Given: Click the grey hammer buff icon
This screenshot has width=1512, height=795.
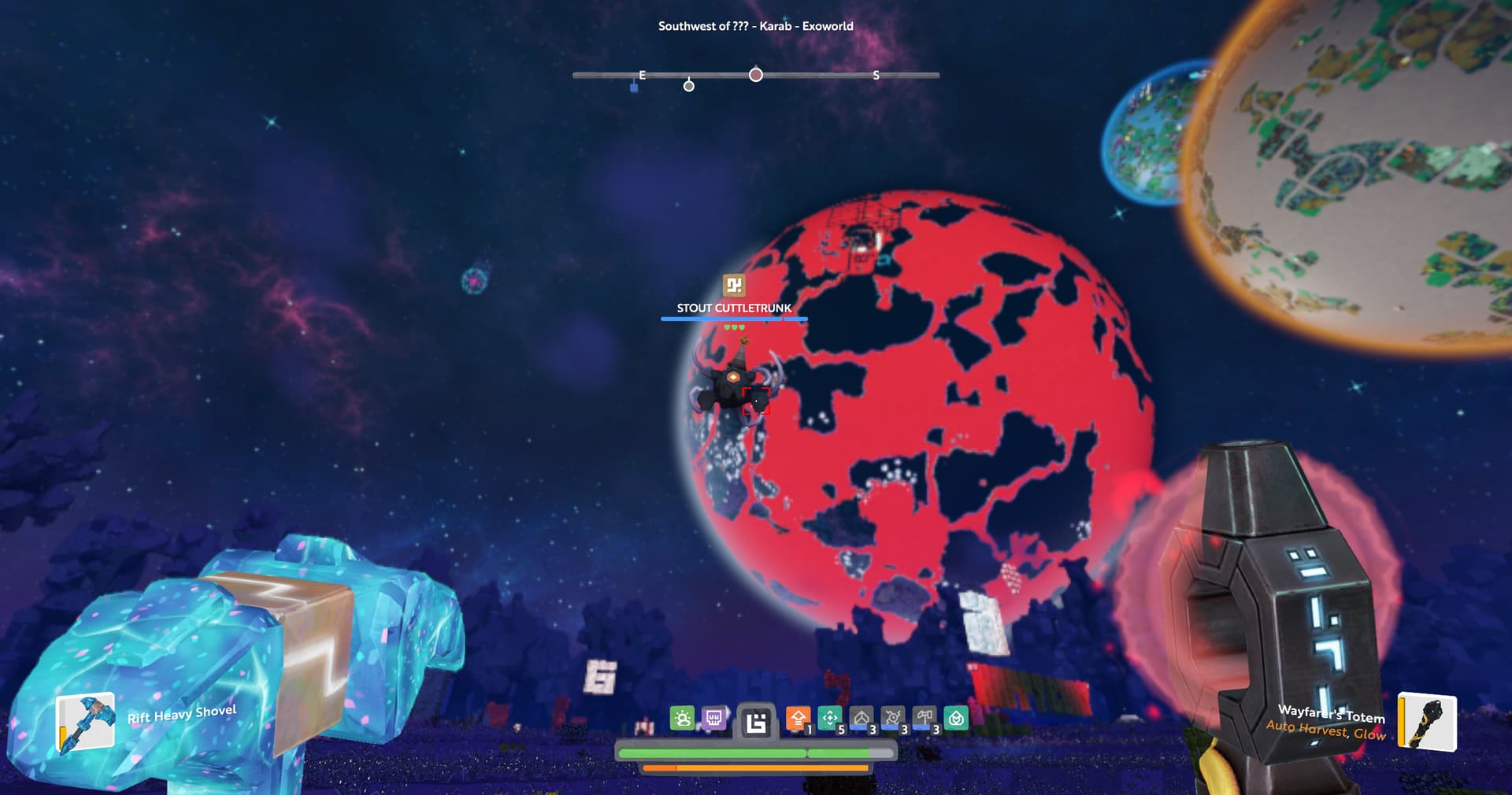Looking at the screenshot, I should 924,719.
